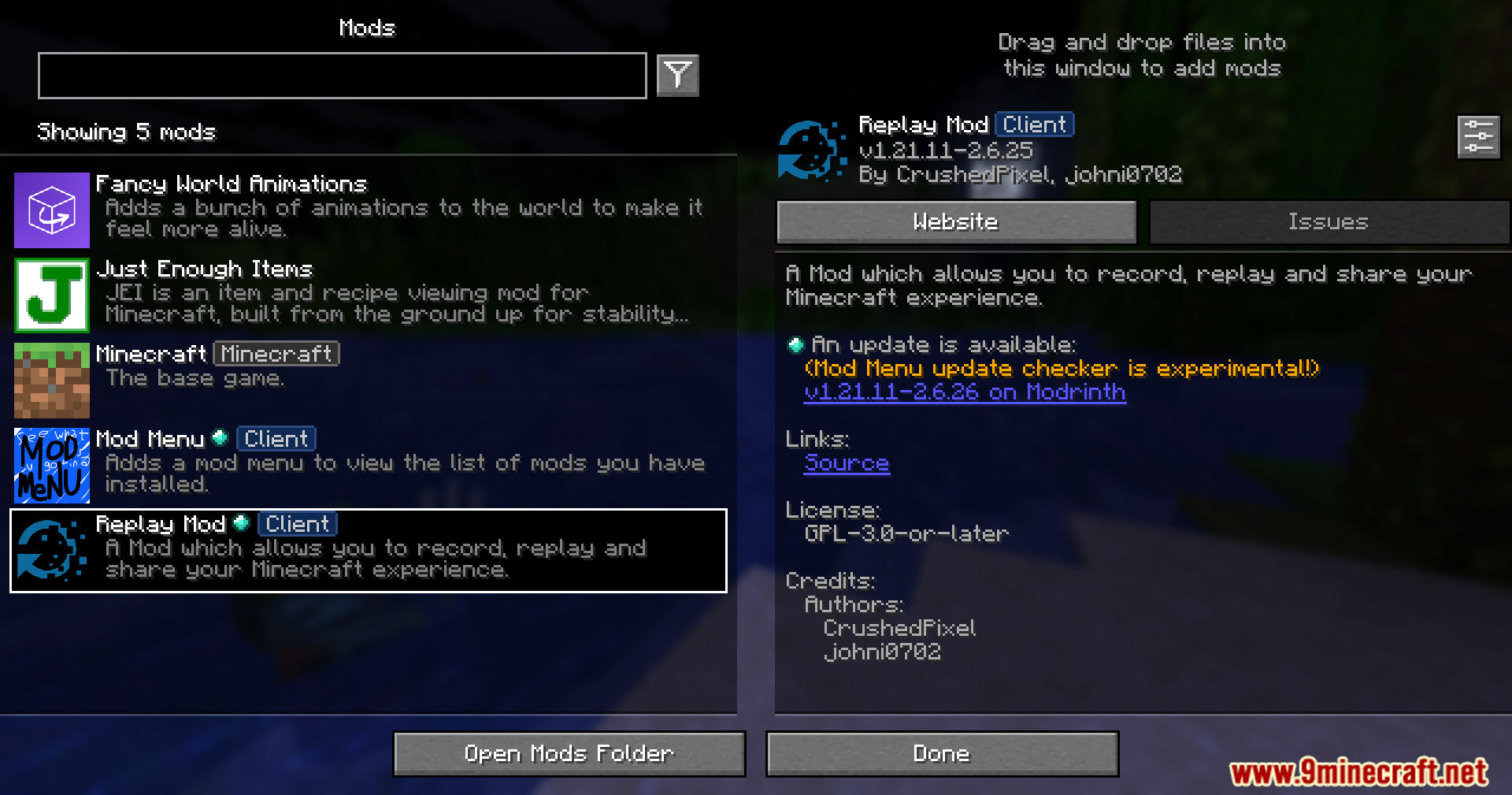Screen dimensions: 1512x795
Task: Click Done to close the mods screen
Action: [942, 753]
